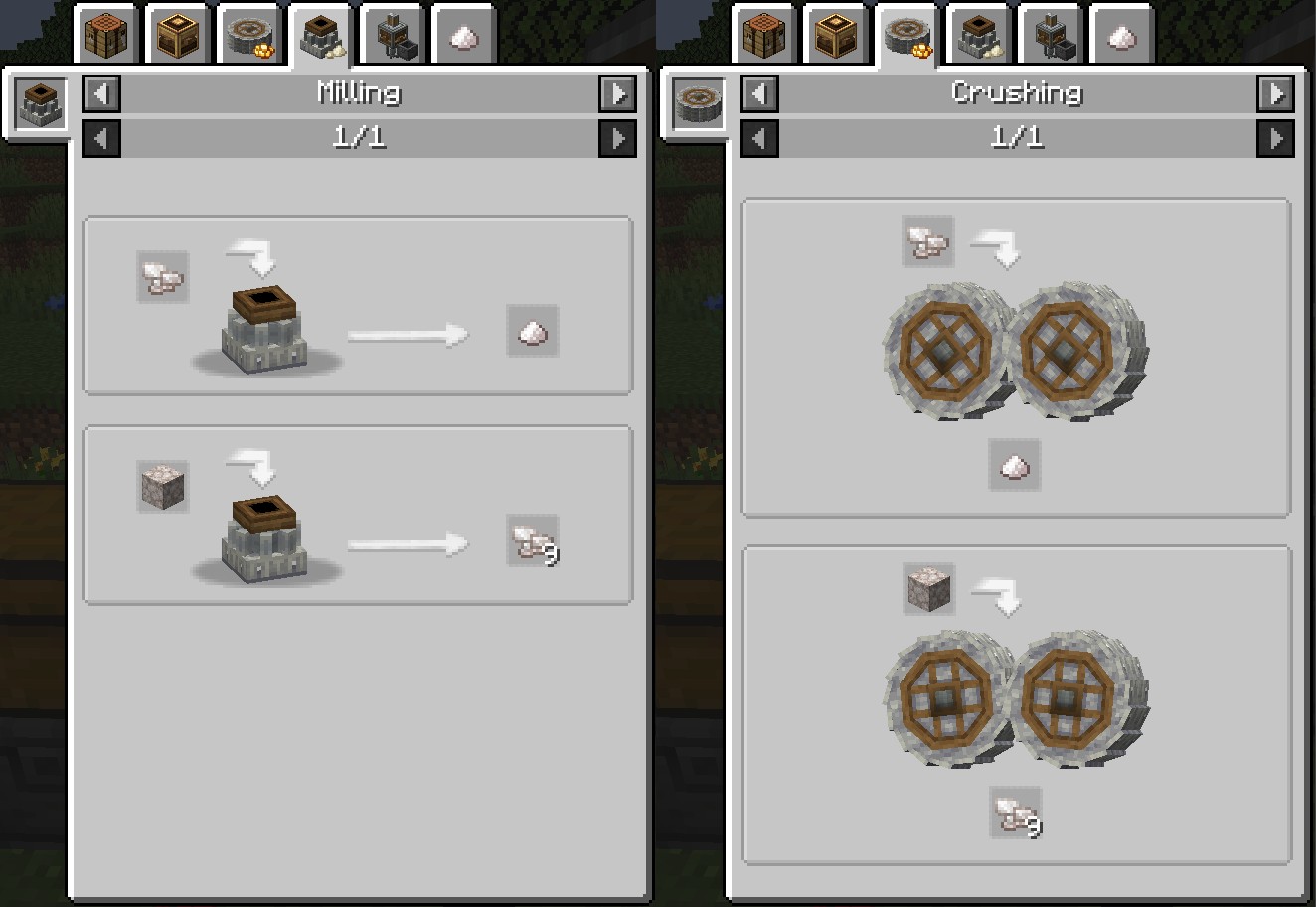Switch to the crushing wheel tab in the Milling window
Image resolution: width=1316 pixels, height=907 pixels.
click(x=247, y=37)
